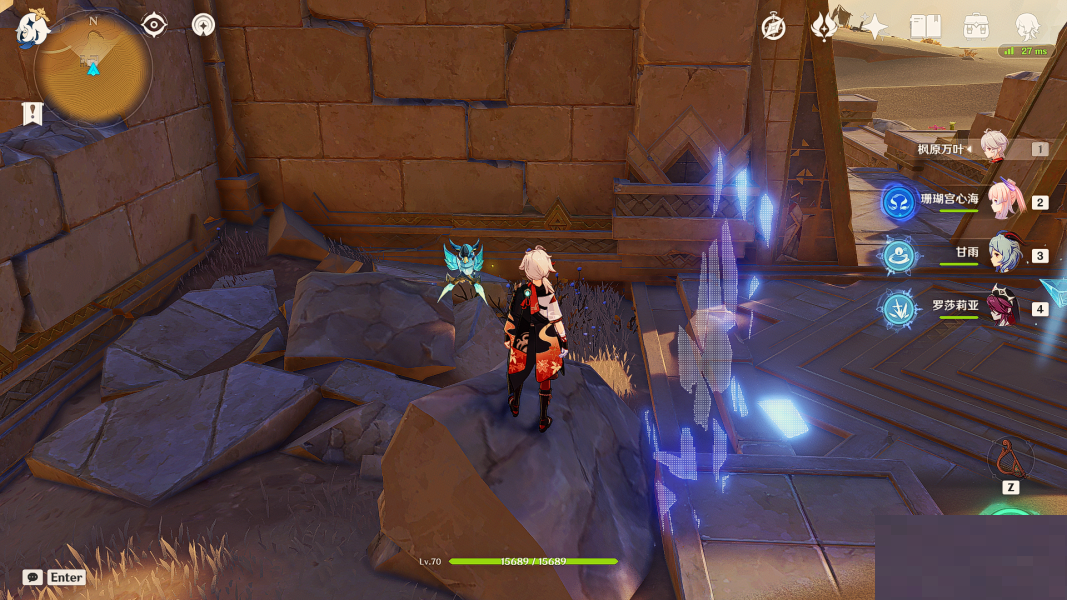Screen dimensions: 1067x600
Task: Open the backpack inventory
Action: tap(976, 27)
